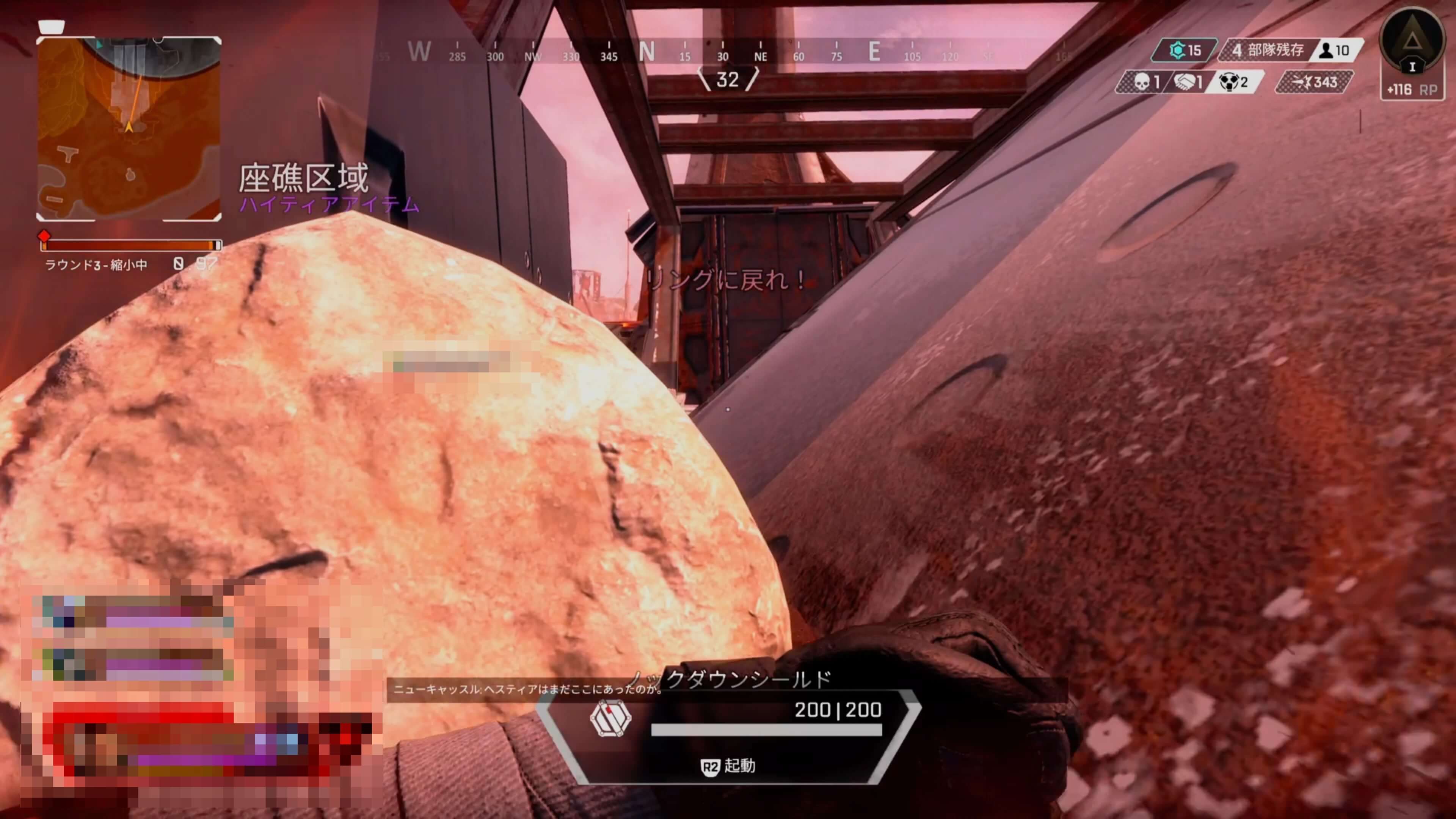Screen dimensions: 1456x819
Task: Select the knockdown shield icon
Action: tap(610, 718)
